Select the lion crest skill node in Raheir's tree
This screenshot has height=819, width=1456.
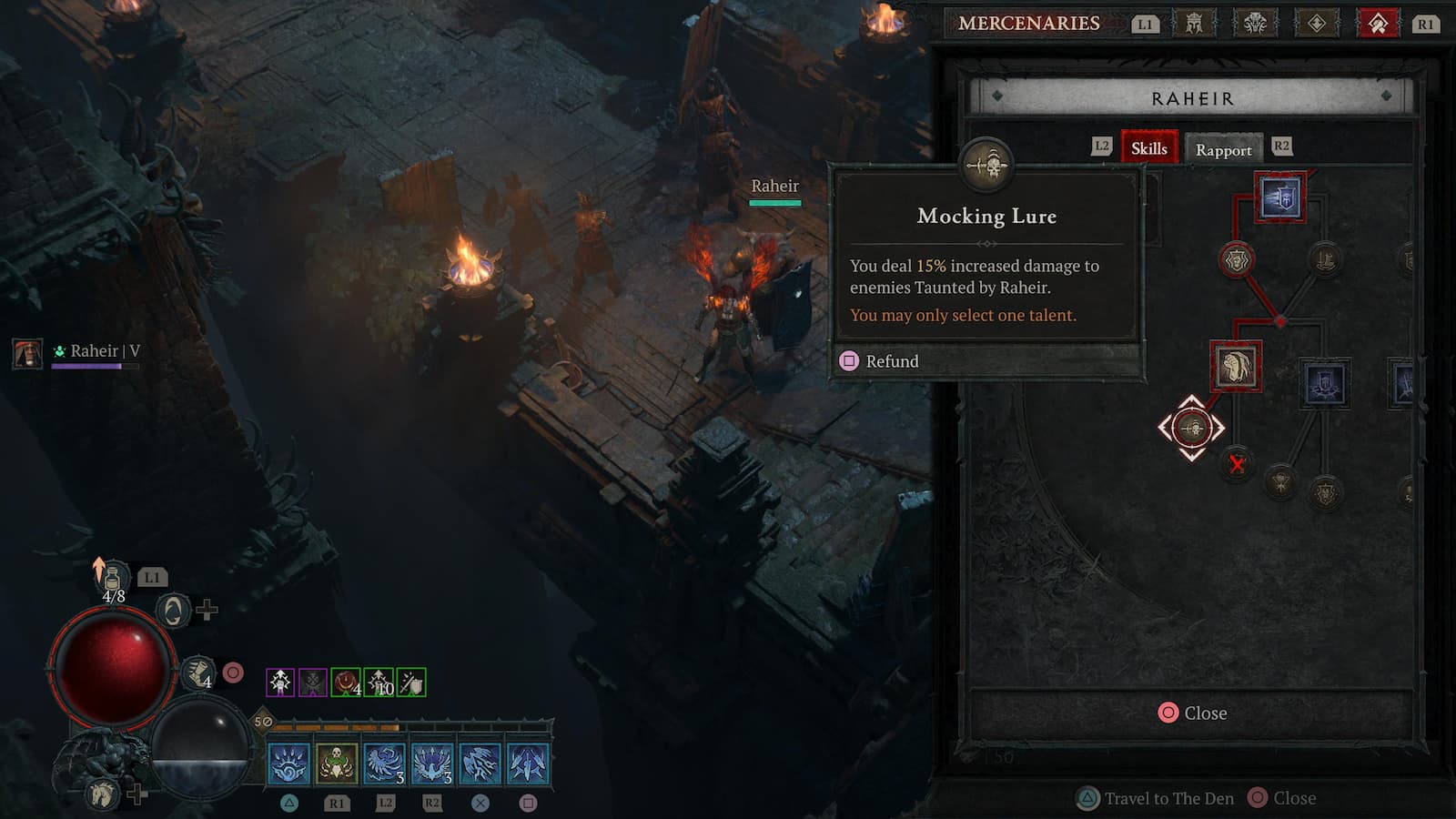[1235, 259]
